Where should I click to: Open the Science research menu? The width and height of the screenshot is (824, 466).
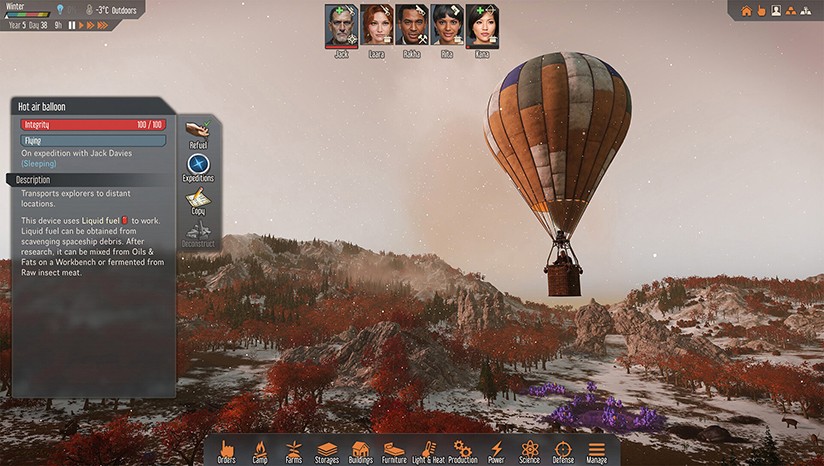(530, 450)
